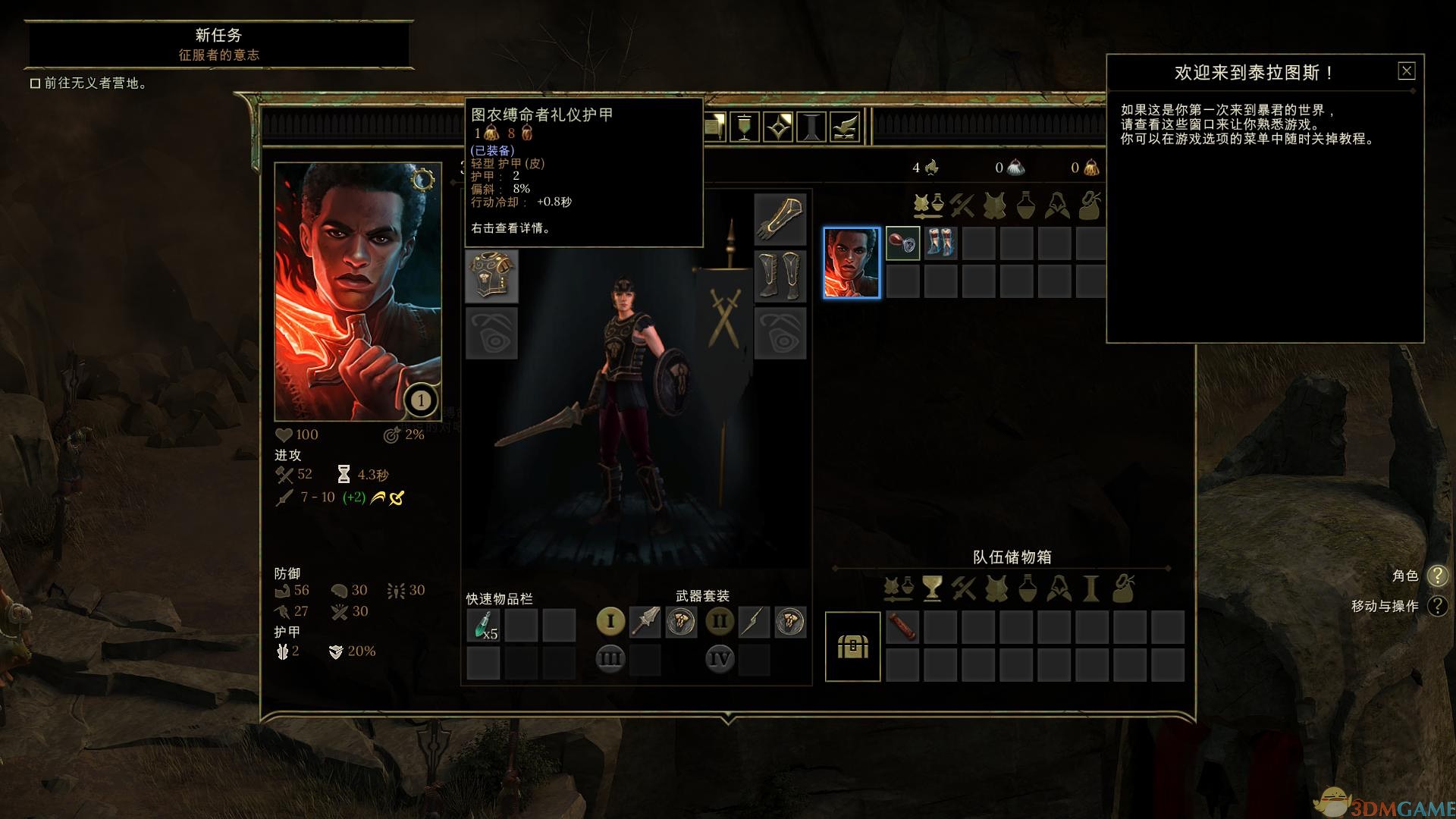Image resolution: width=1456 pixels, height=819 pixels.
Task: Select the character portrait in inventory panel
Action: [x=852, y=262]
